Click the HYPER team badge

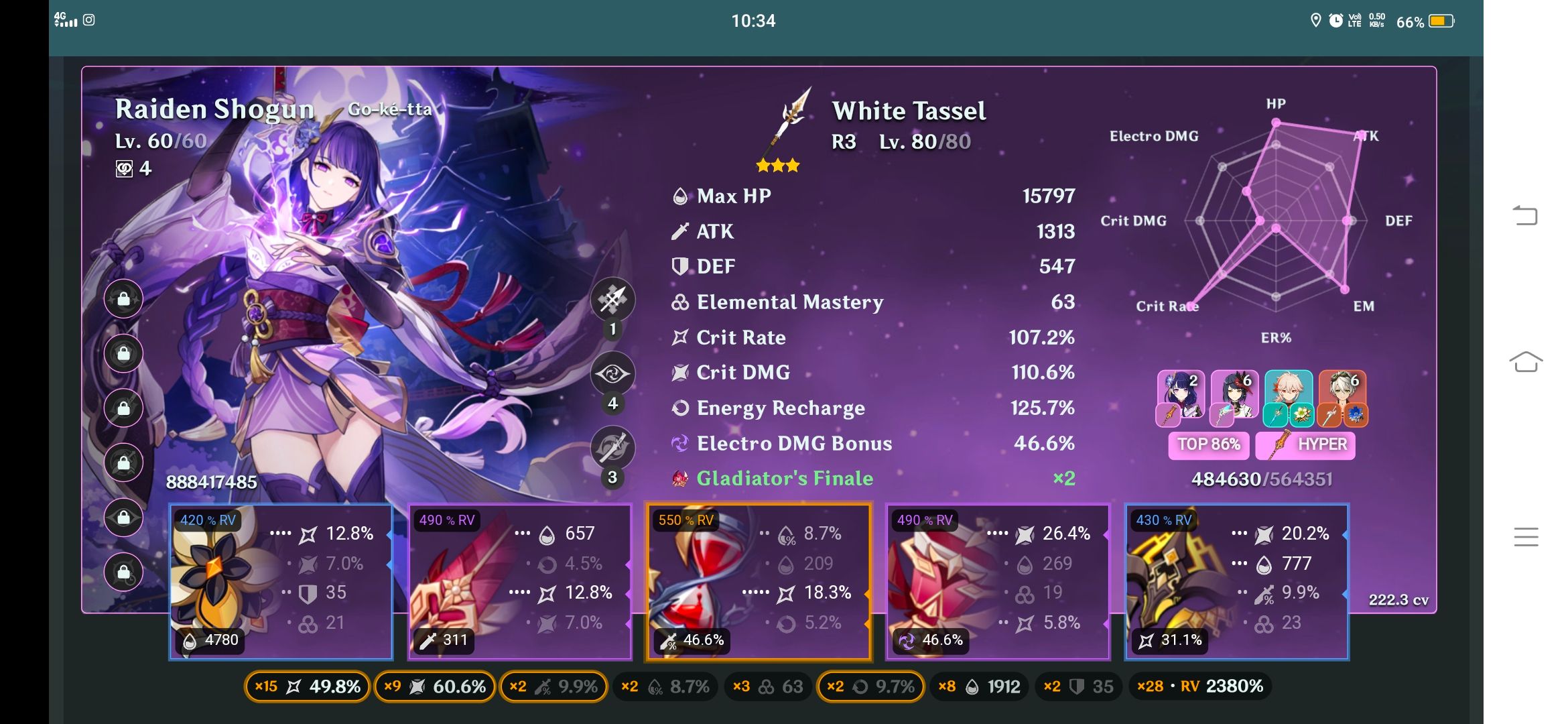coord(1305,444)
